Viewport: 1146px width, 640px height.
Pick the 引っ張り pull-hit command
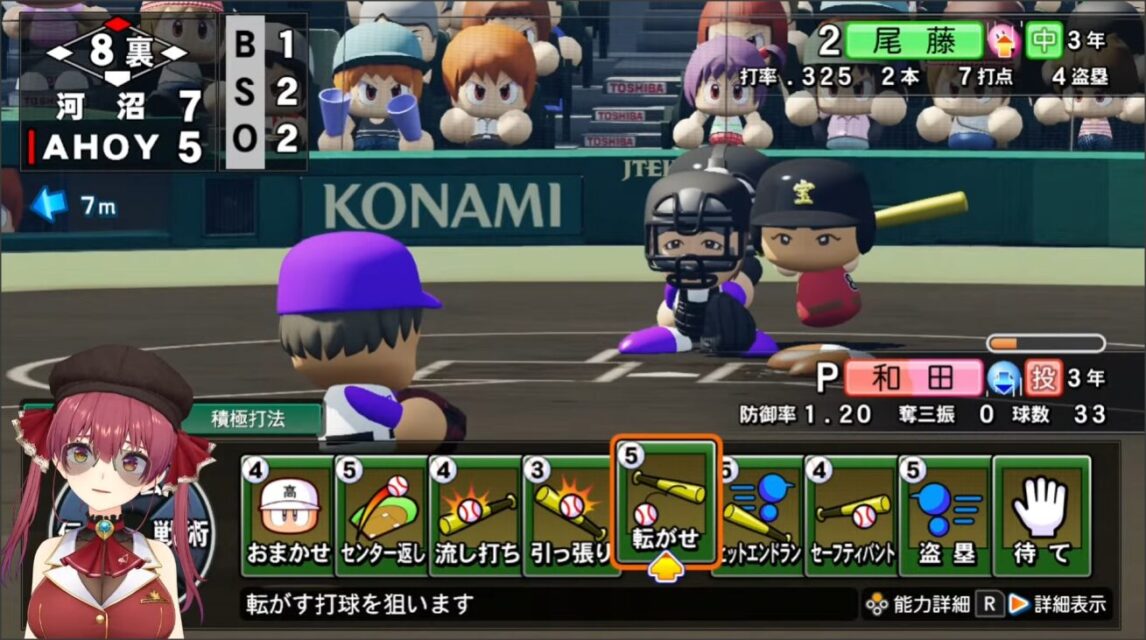click(x=570, y=515)
